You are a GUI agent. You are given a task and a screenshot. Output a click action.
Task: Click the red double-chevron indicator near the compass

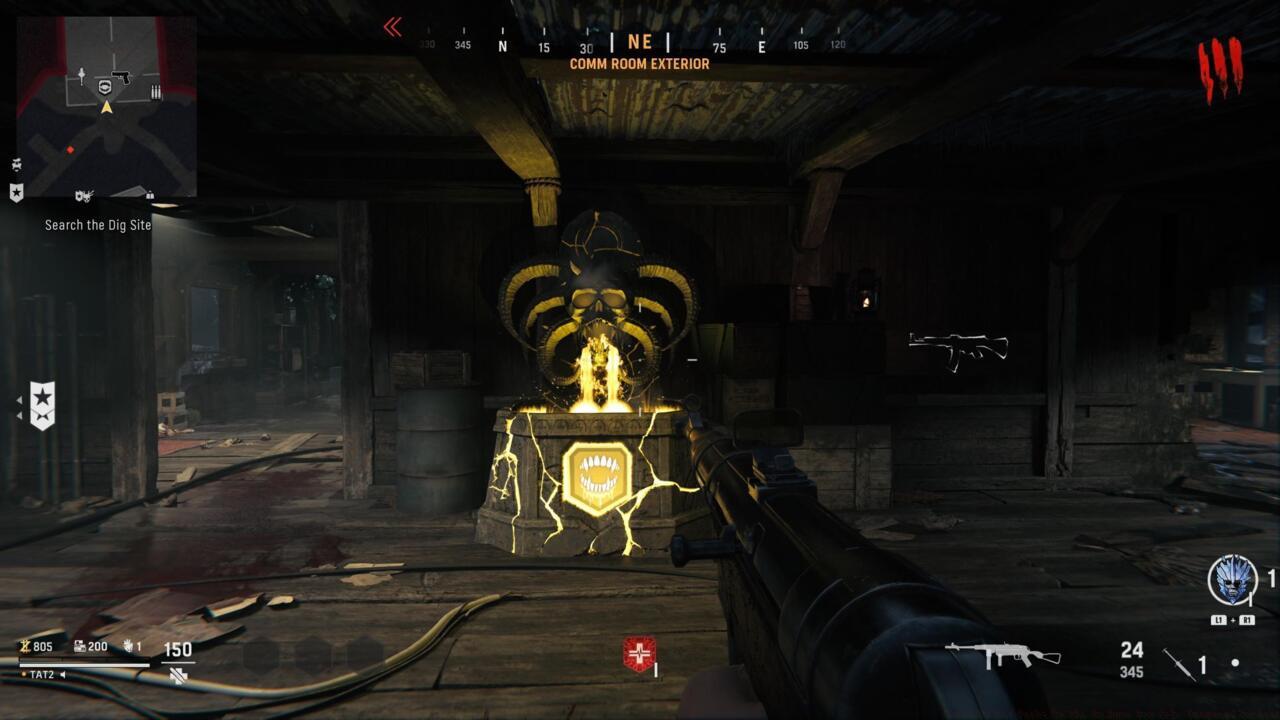click(x=391, y=27)
